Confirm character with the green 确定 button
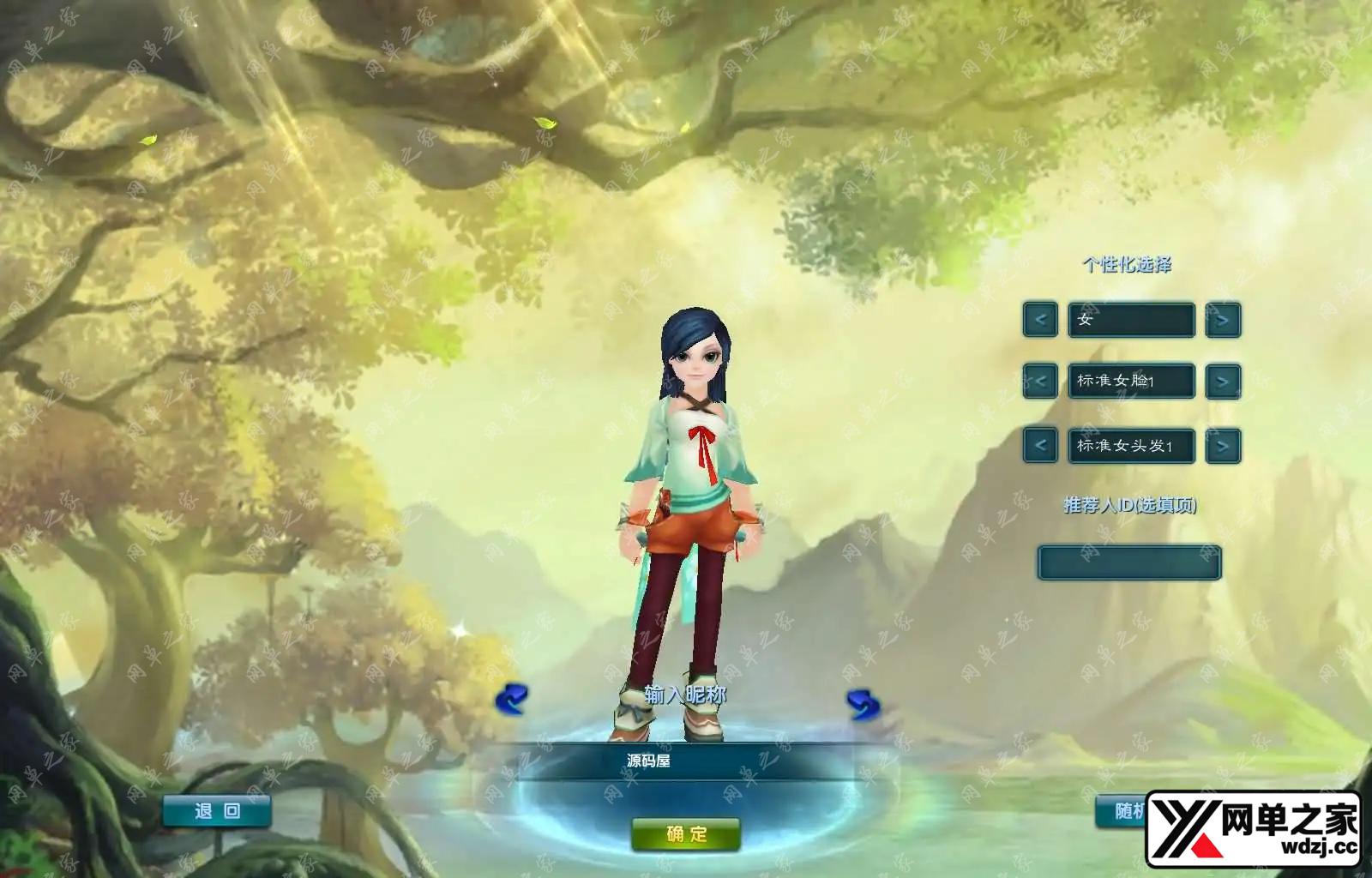 pos(686,834)
